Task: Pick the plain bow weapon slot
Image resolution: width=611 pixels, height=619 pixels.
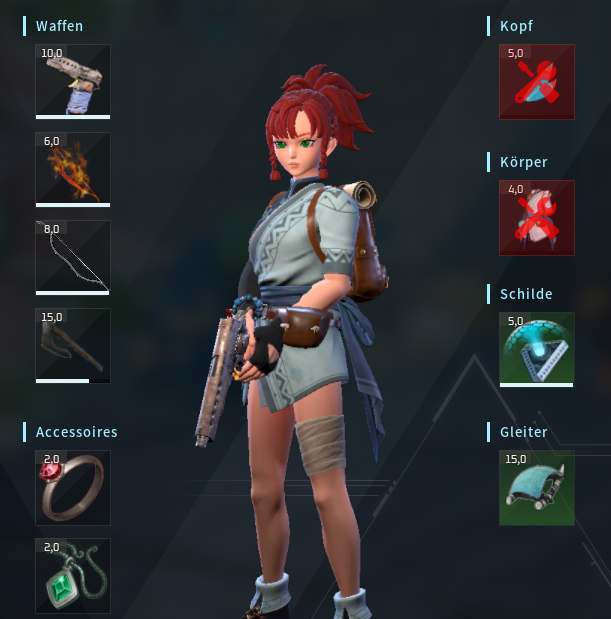Action: point(73,257)
